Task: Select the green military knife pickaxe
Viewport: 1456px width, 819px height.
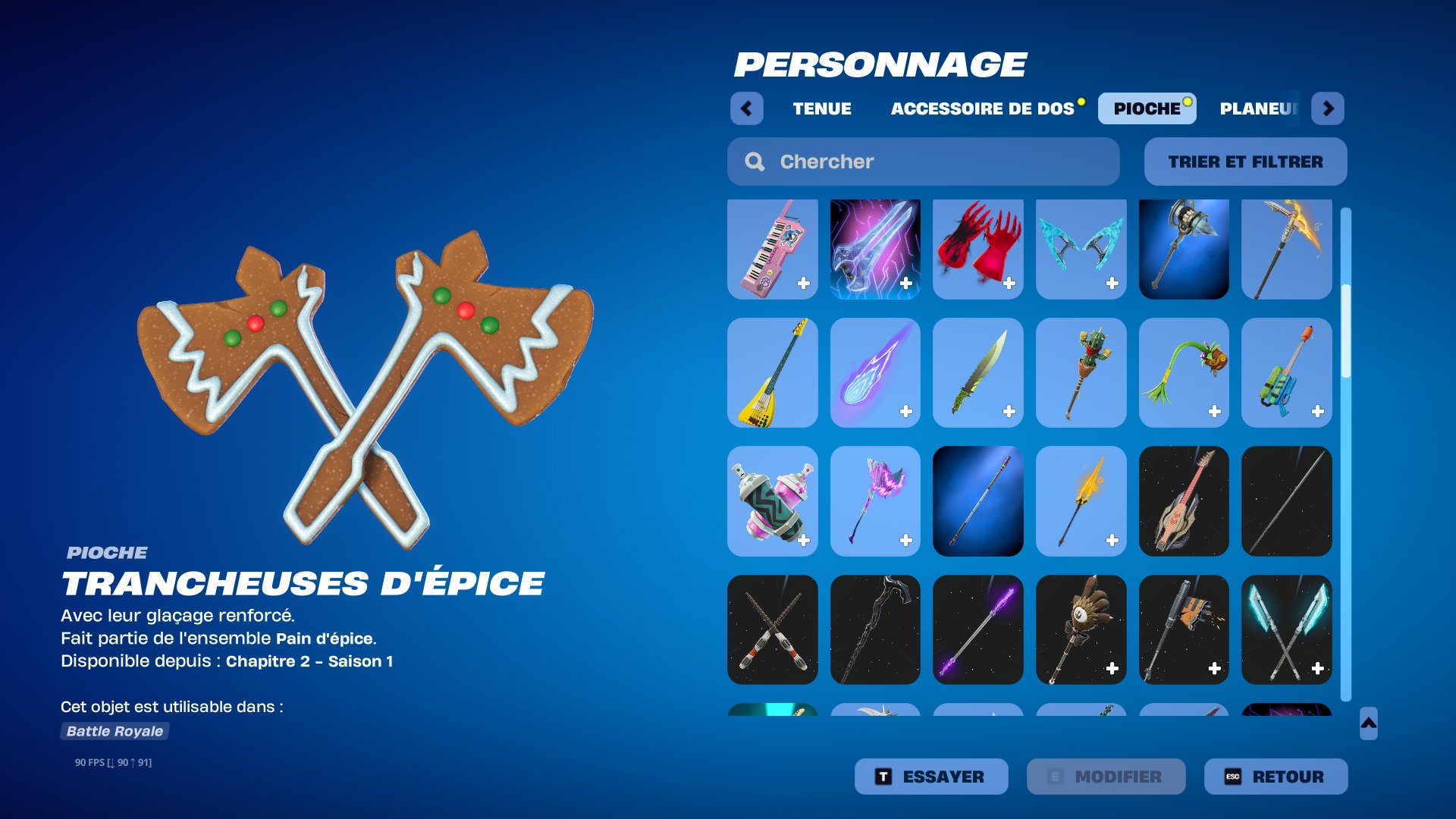Action: (978, 373)
